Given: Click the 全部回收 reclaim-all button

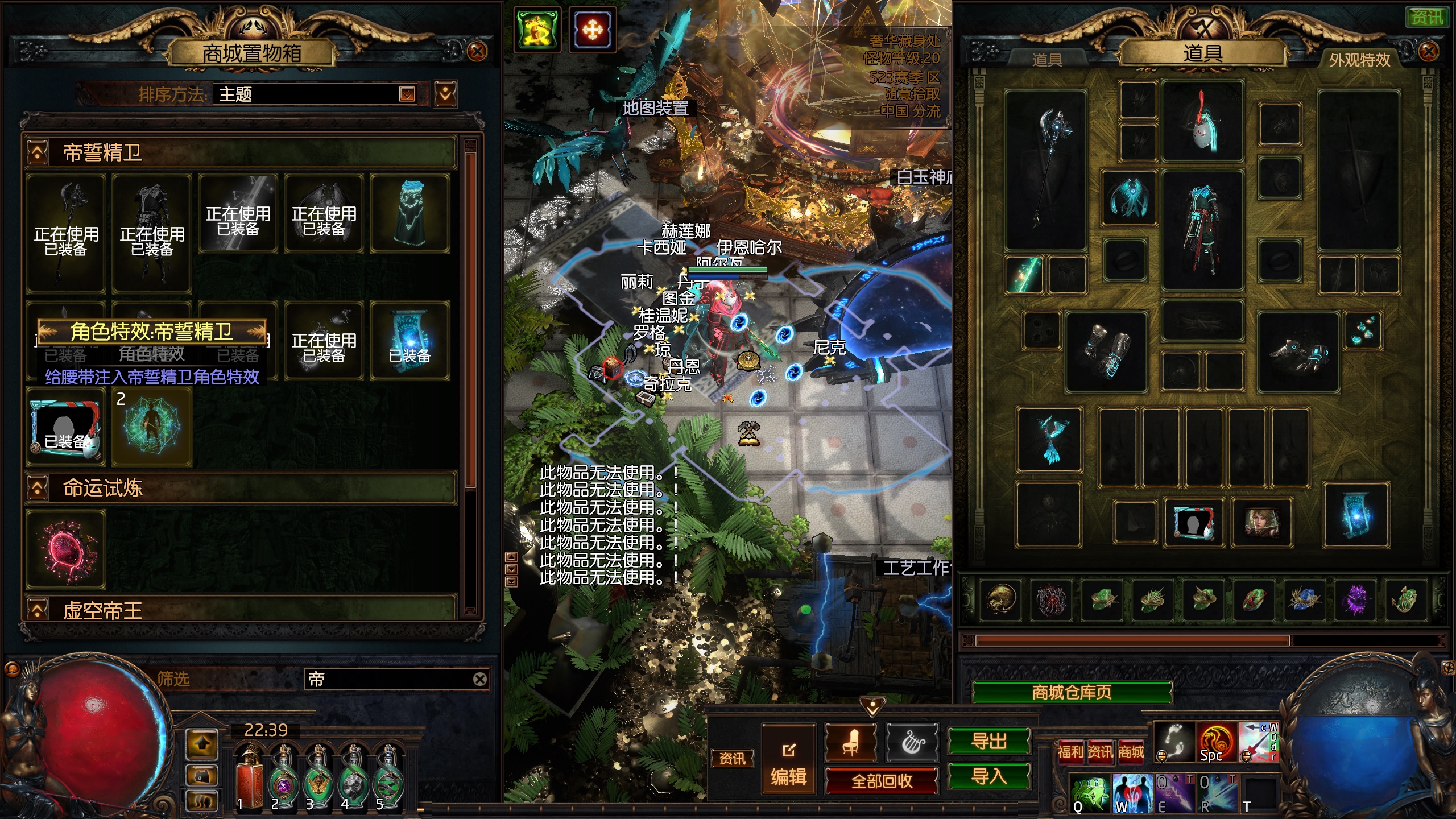Looking at the screenshot, I should point(881,781).
